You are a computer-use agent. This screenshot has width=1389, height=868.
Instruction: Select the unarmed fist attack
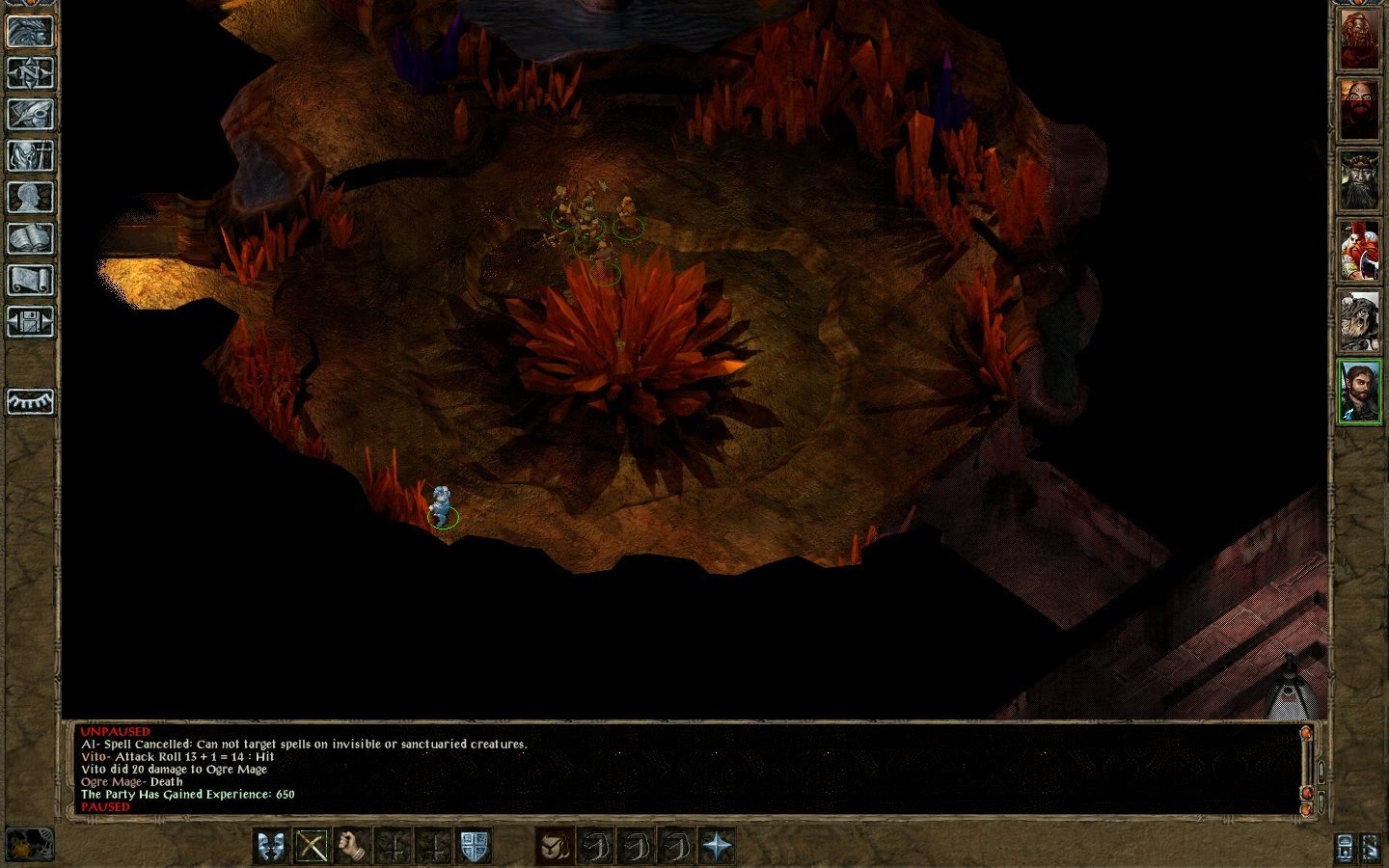(x=350, y=847)
